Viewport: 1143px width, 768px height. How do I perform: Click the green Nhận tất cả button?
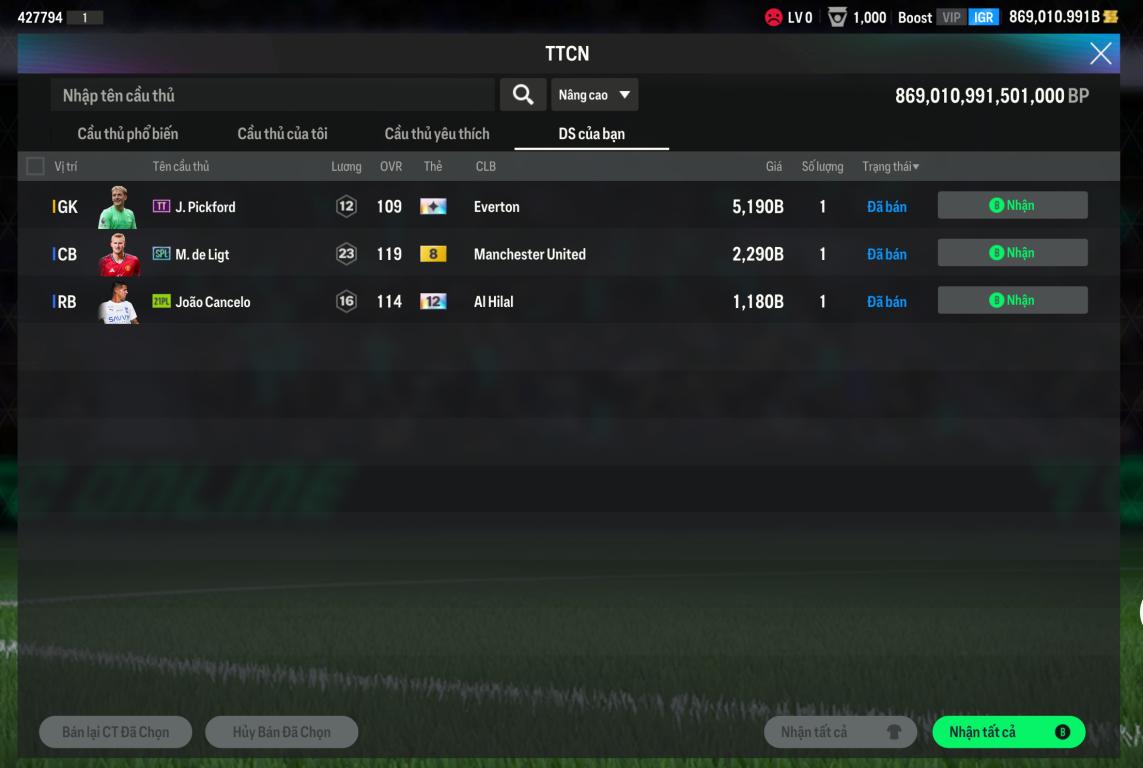[1008, 732]
